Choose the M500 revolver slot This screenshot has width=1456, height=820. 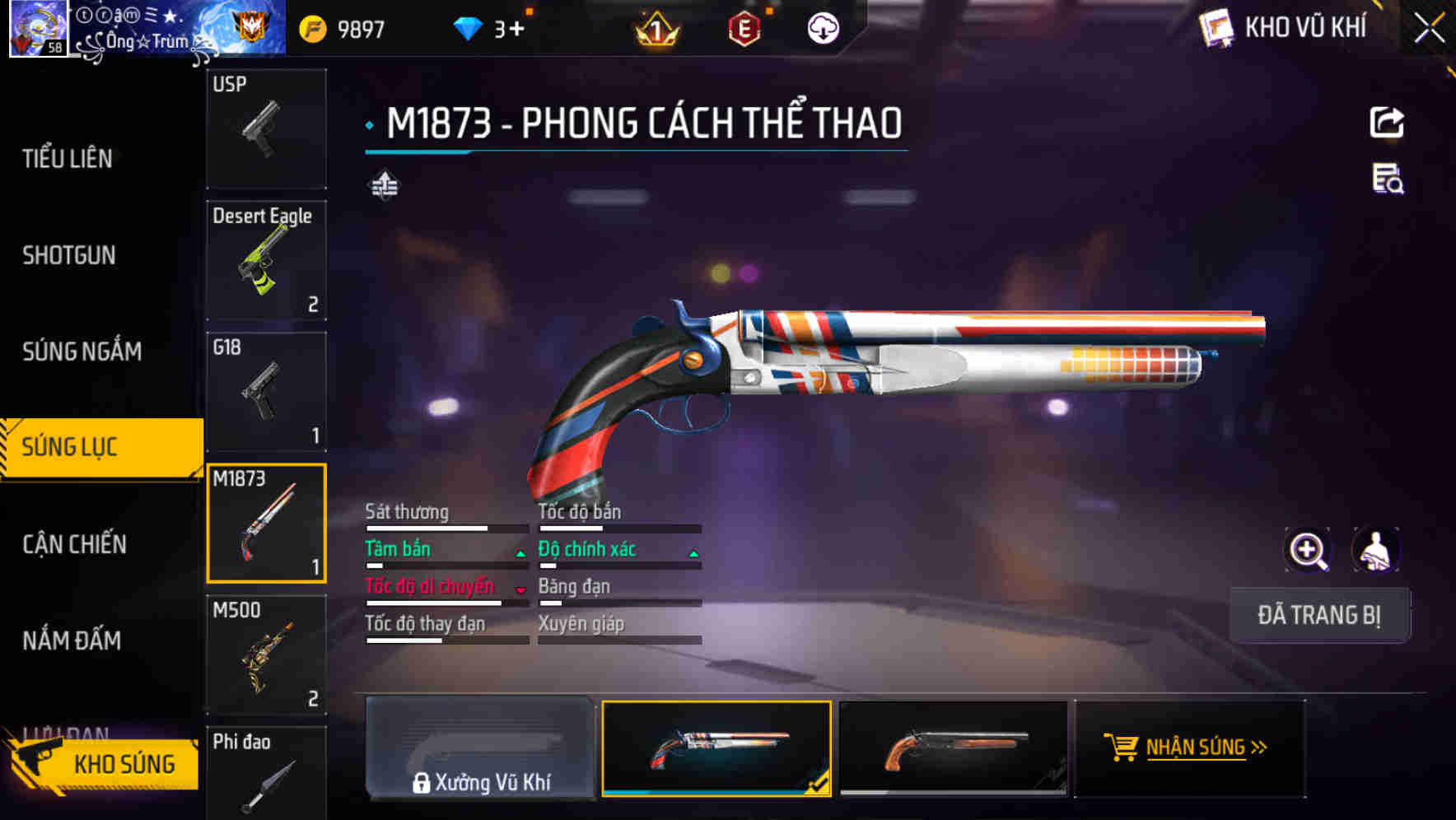click(x=266, y=655)
